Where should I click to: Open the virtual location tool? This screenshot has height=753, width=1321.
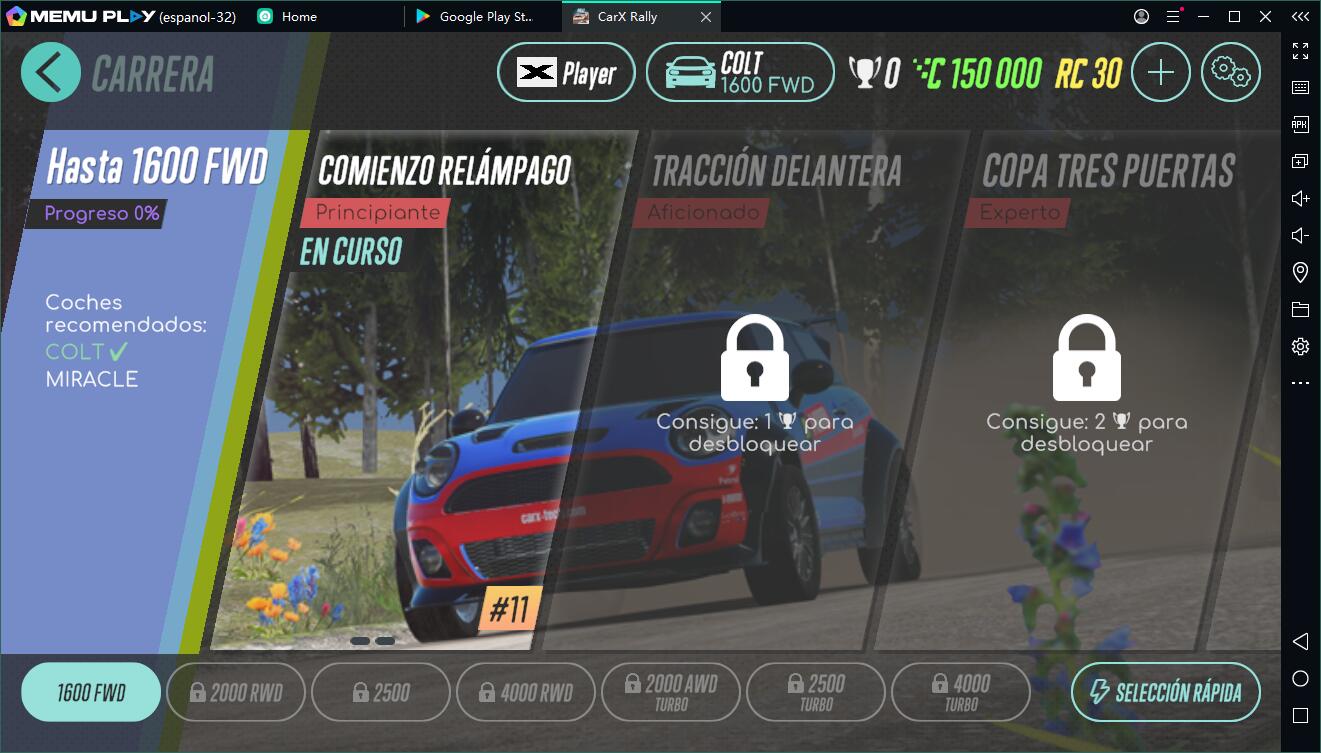coord(1299,271)
